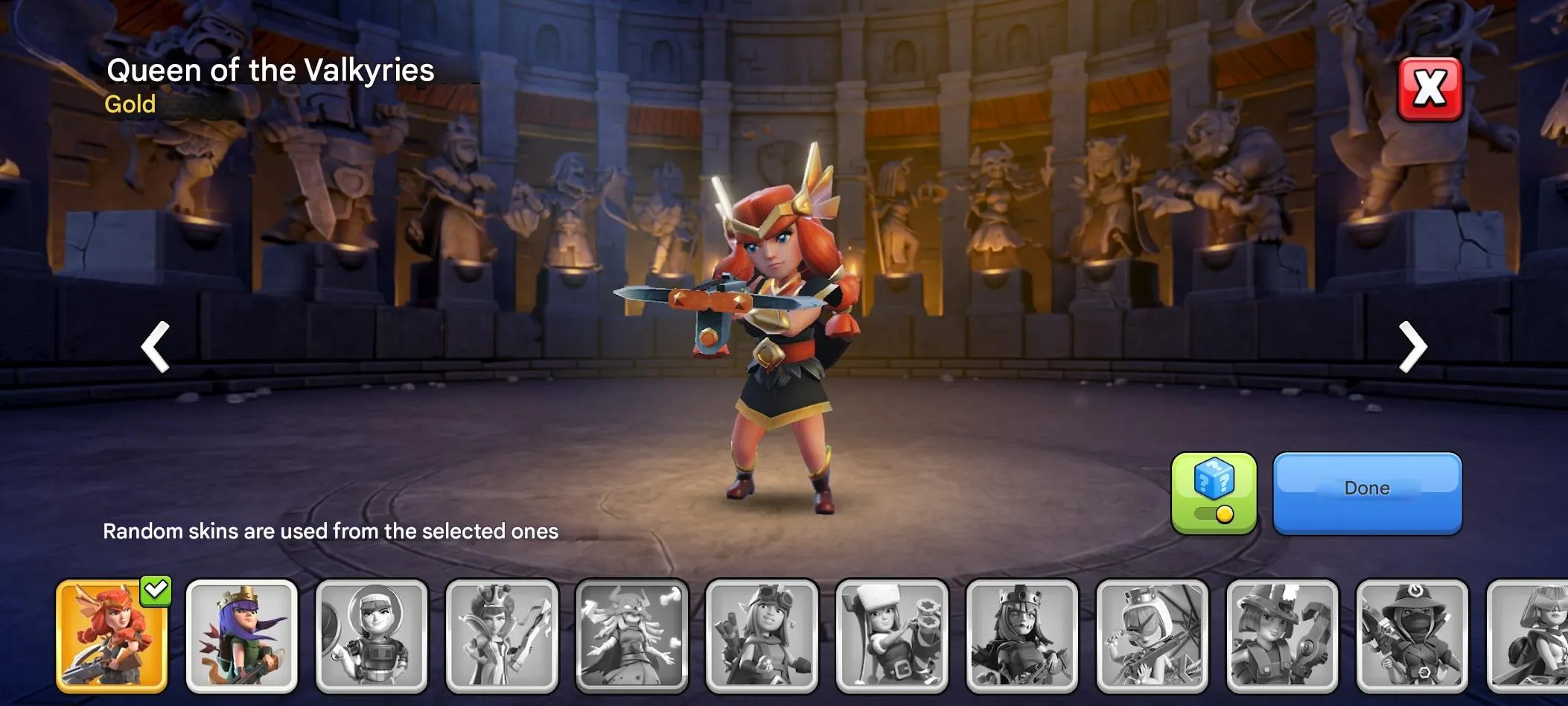The height and width of the screenshot is (706, 1568).
Task: Click the random skins info text
Action: [331, 531]
